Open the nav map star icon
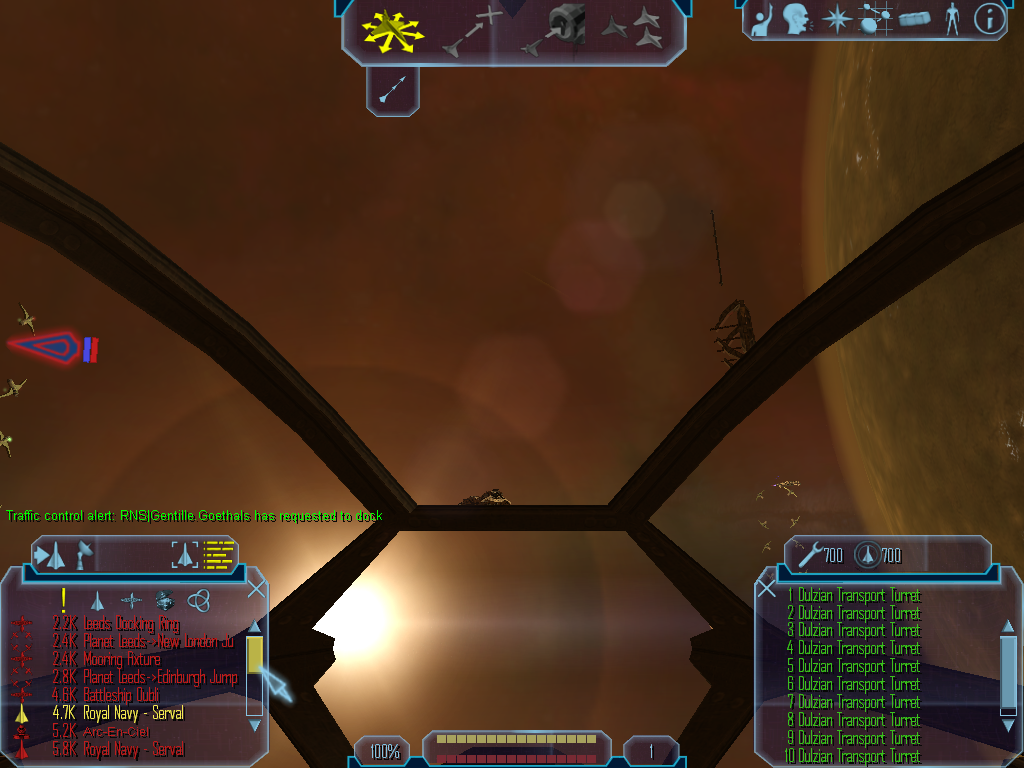 click(x=836, y=19)
